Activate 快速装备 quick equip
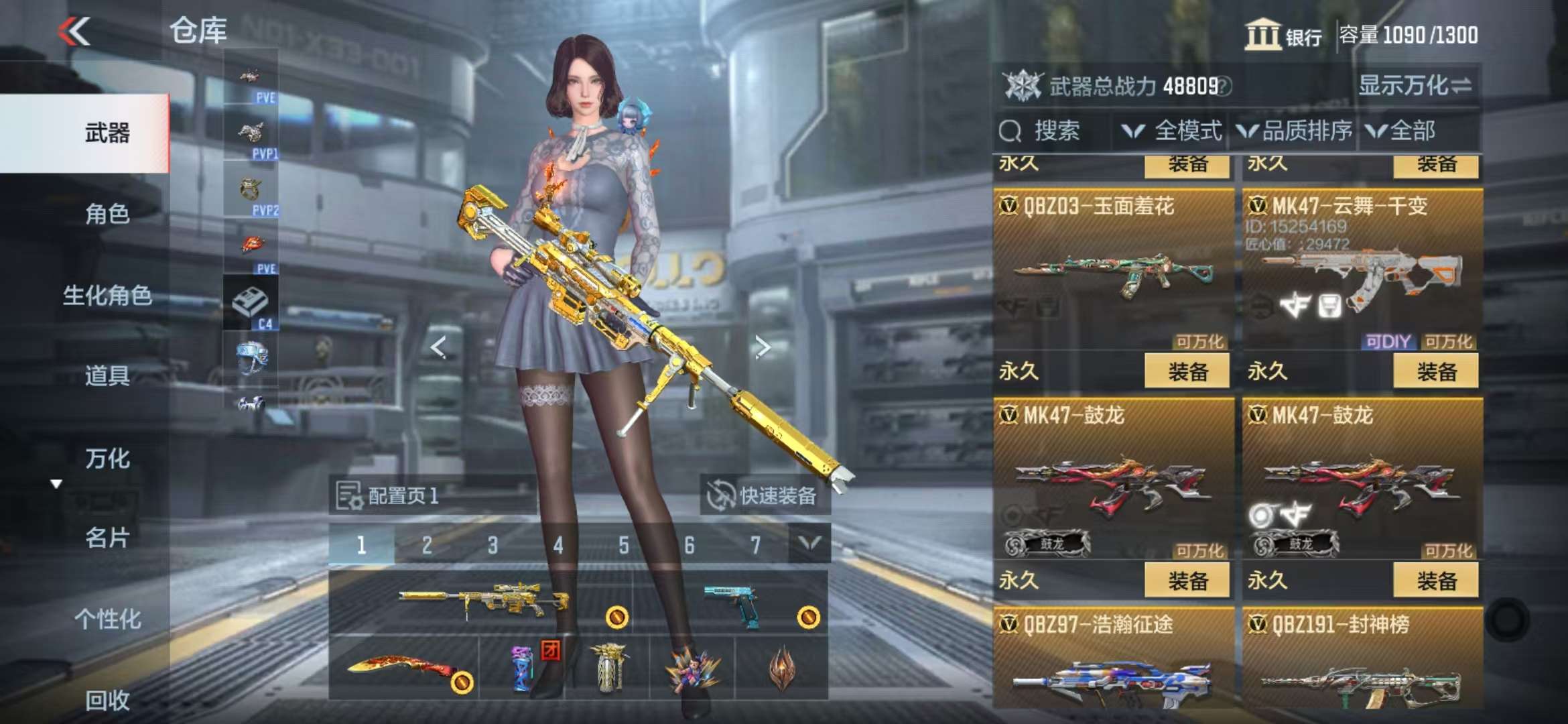Screen dimensions: 1568x724 pyautogui.click(x=764, y=495)
